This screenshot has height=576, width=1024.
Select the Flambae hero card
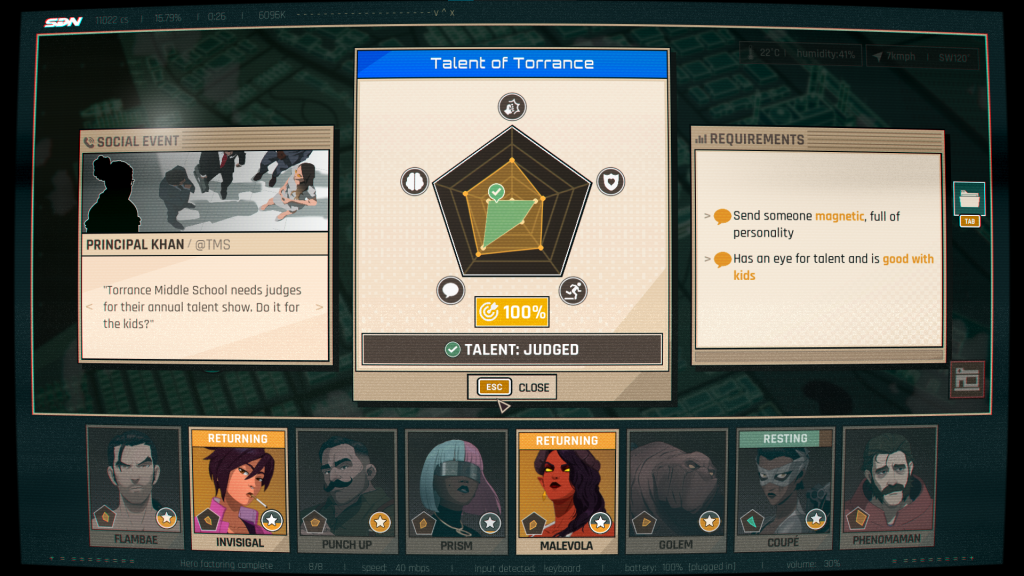tap(135, 488)
